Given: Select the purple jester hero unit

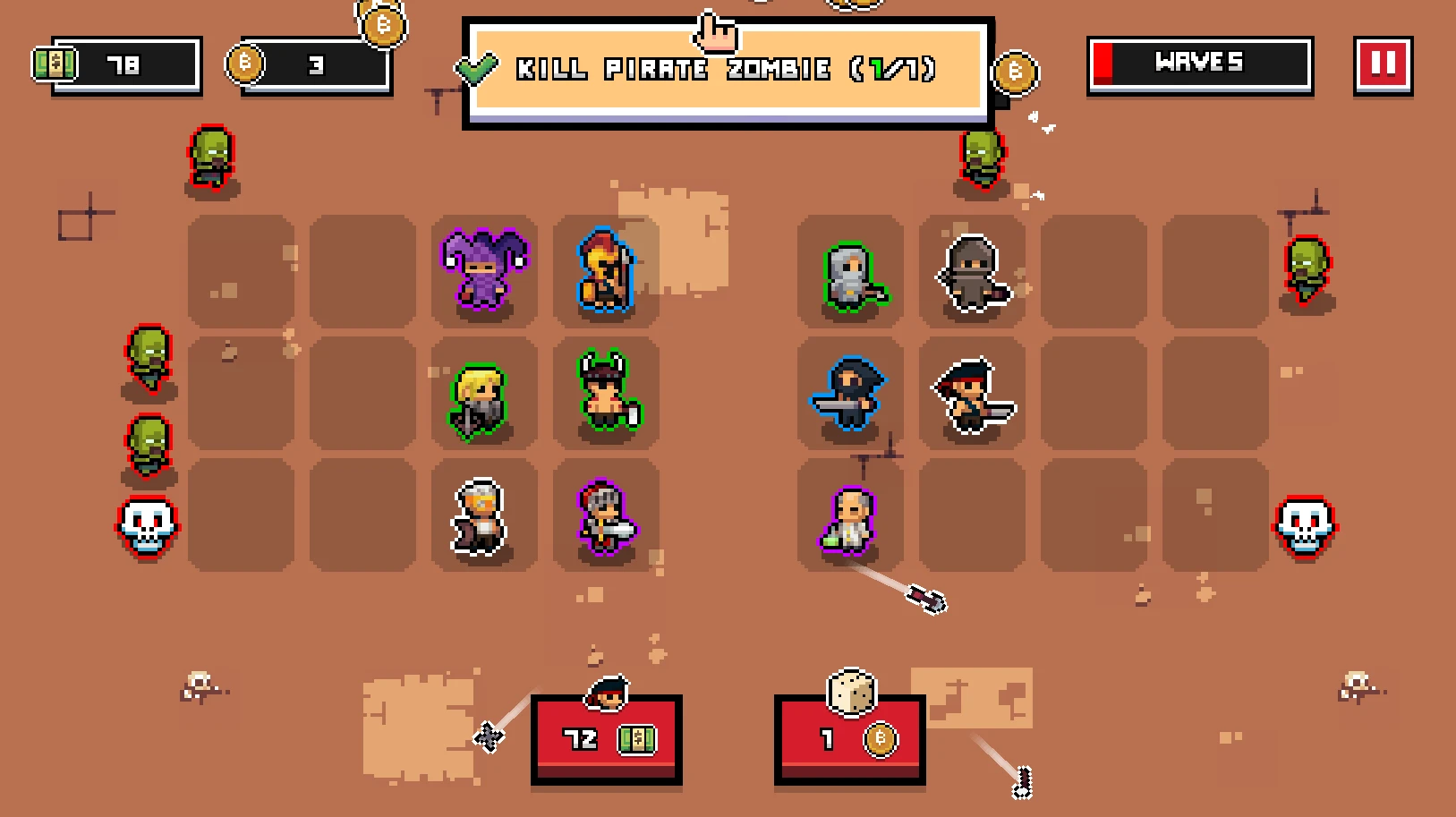Looking at the screenshot, I should click(481, 273).
